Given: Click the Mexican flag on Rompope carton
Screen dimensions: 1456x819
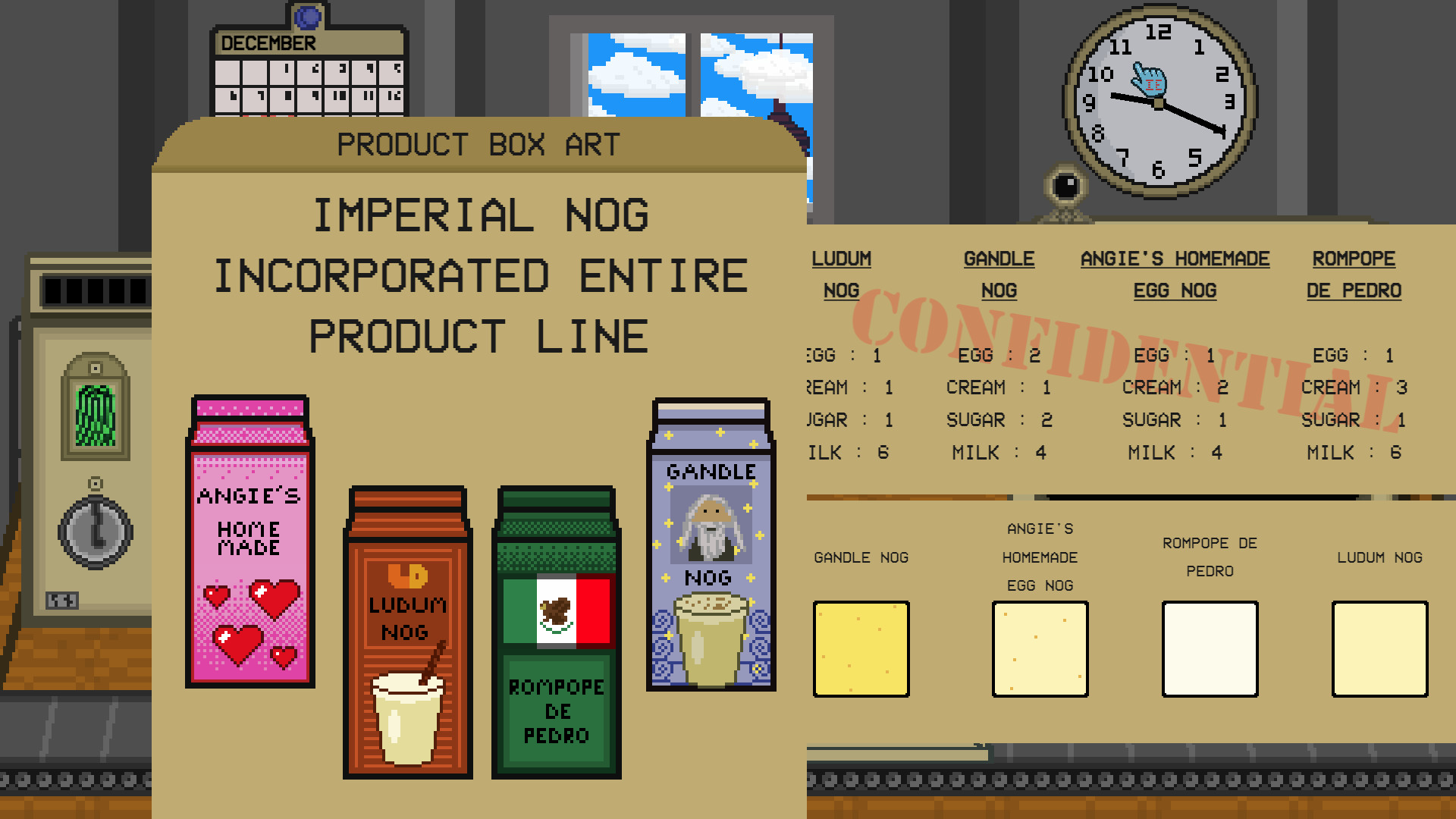Looking at the screenshot, I should point(557,610).
